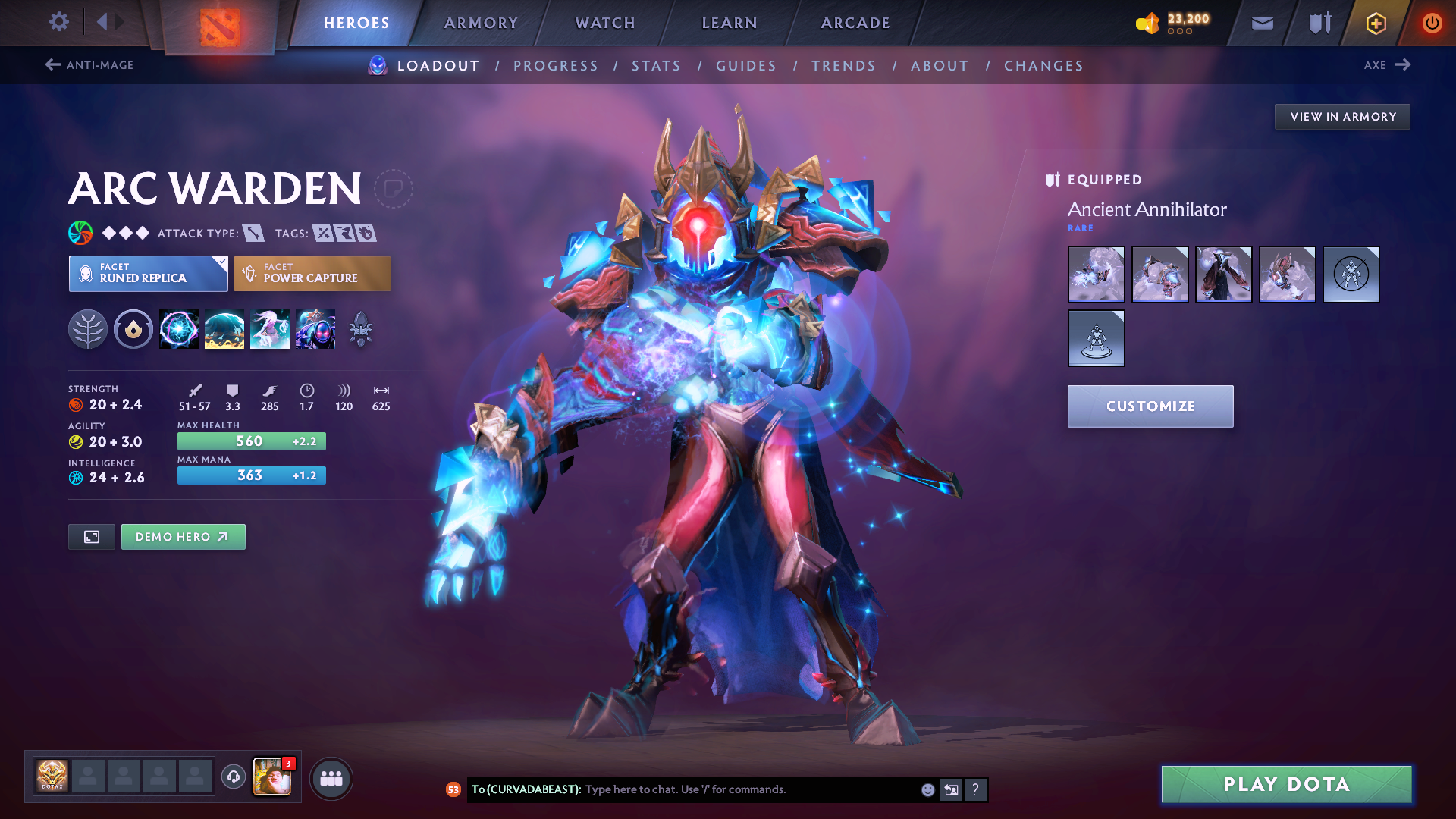Open the Arcade tab

855,23
